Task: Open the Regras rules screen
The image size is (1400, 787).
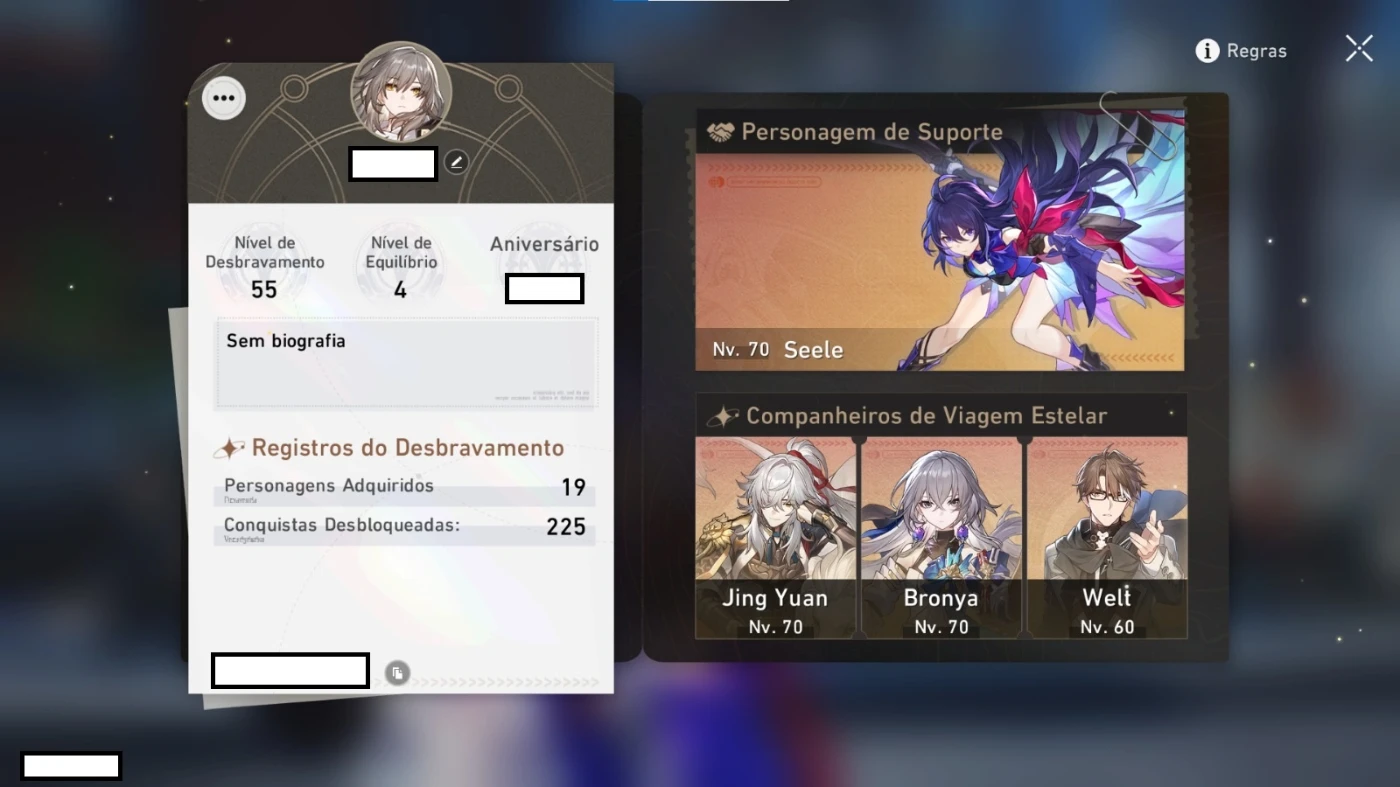Action: tap(1255, 50)
